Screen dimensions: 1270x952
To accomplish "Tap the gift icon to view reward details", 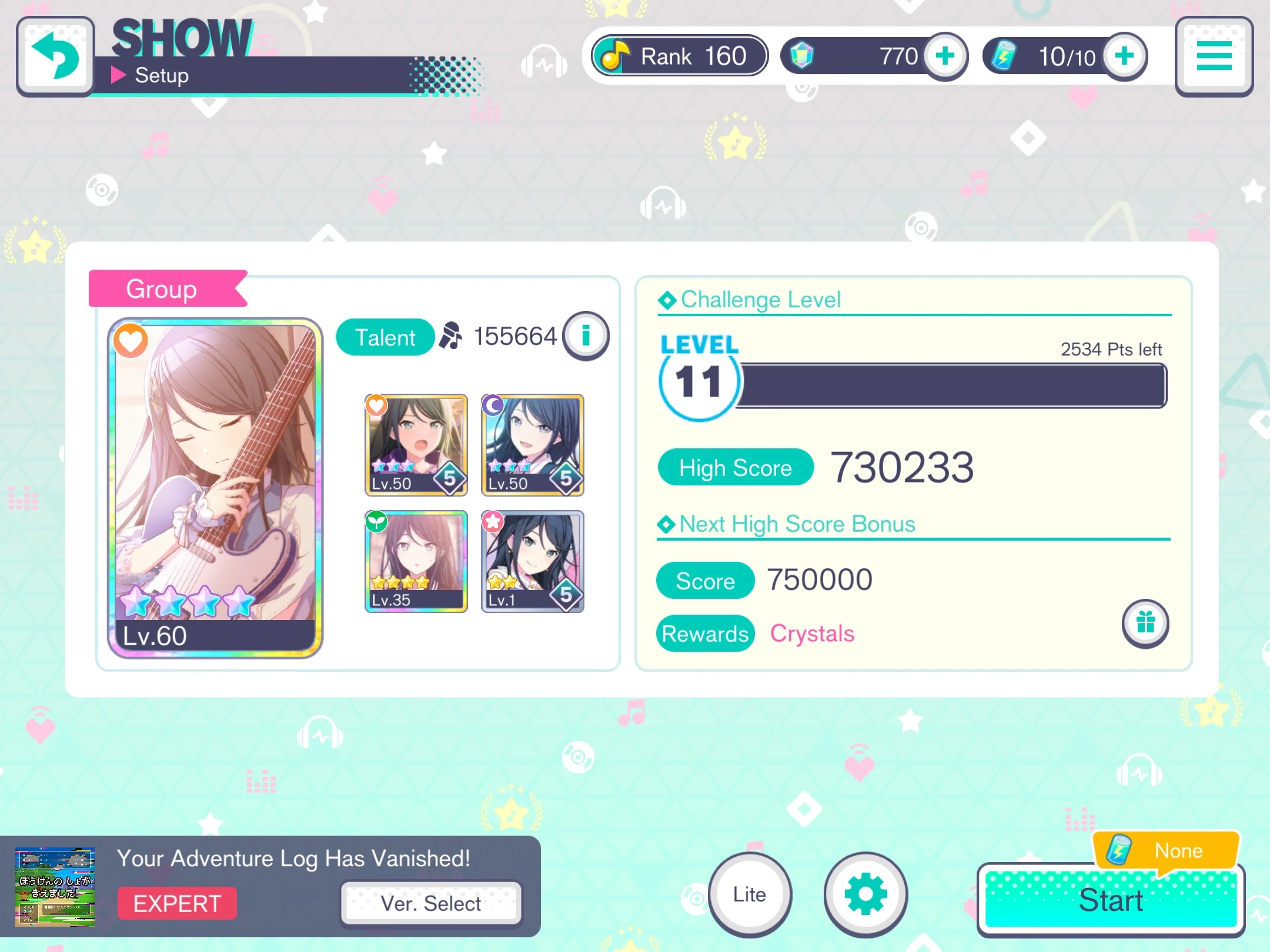I will pyautogui.click(x=1145, y=624).
